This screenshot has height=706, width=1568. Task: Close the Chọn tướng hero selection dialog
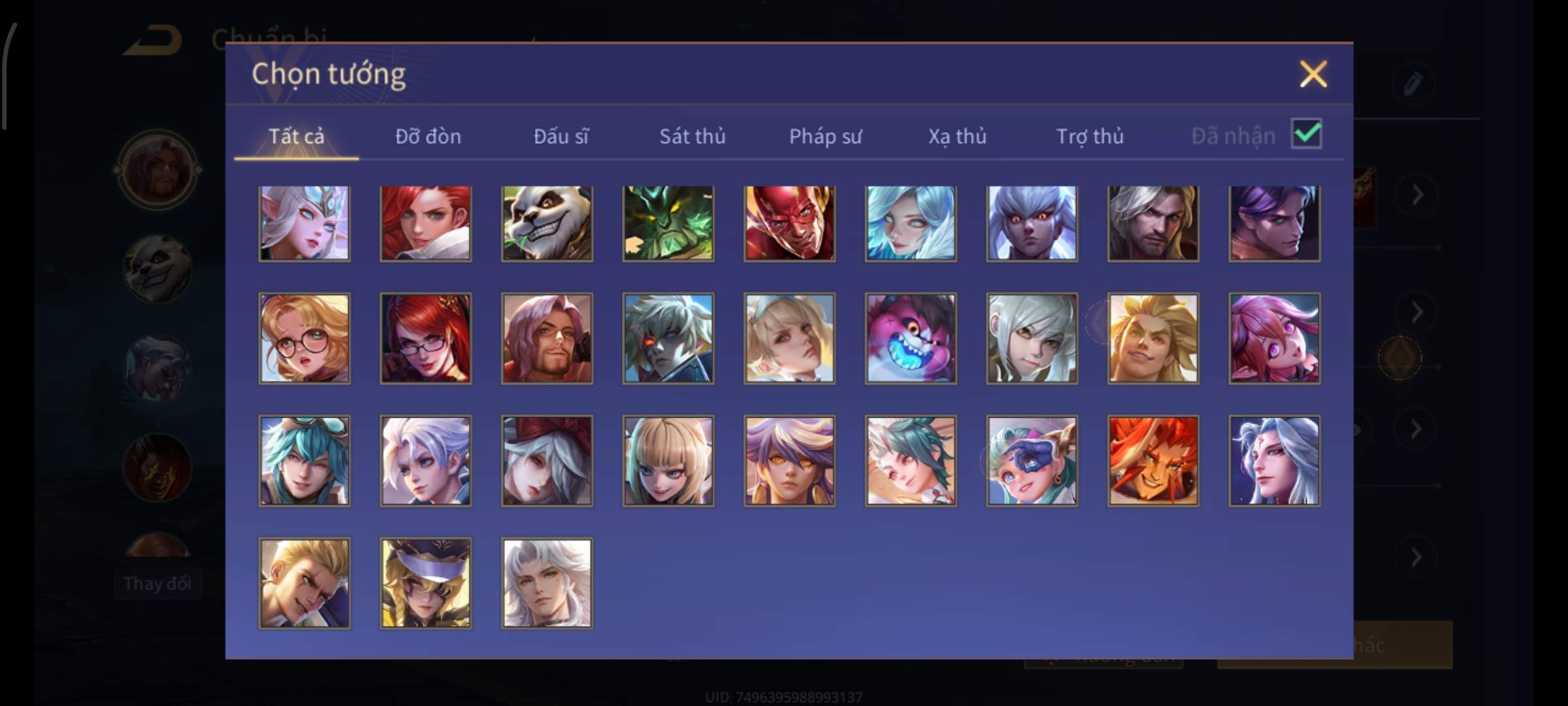[1313, 74]
